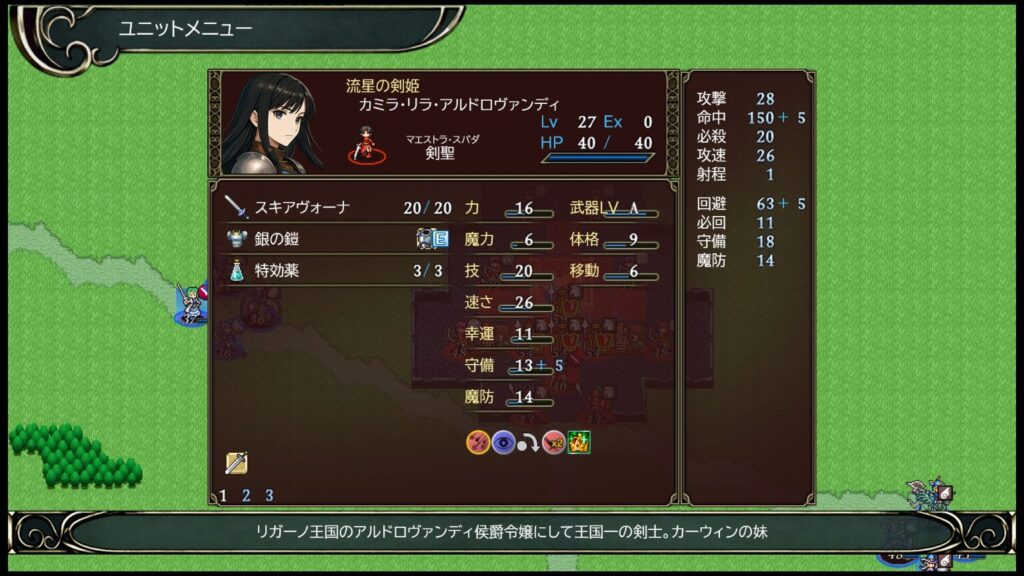The height and width of the screenshot is (576, 1024).
Task: Show page 1 of unit menu
Action: point(223,495)
